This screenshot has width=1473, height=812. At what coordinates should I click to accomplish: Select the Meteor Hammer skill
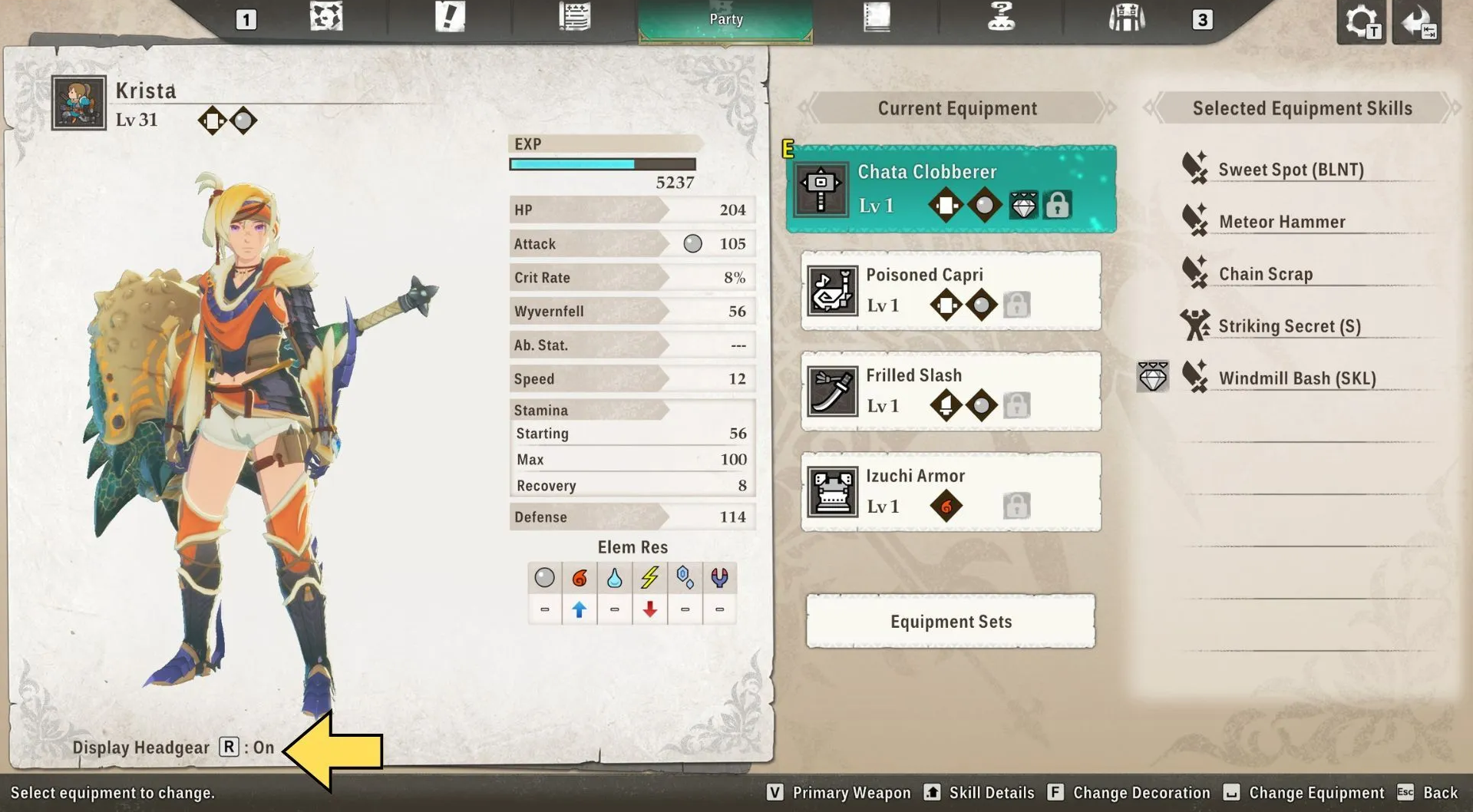click(x=1282, y=222)
